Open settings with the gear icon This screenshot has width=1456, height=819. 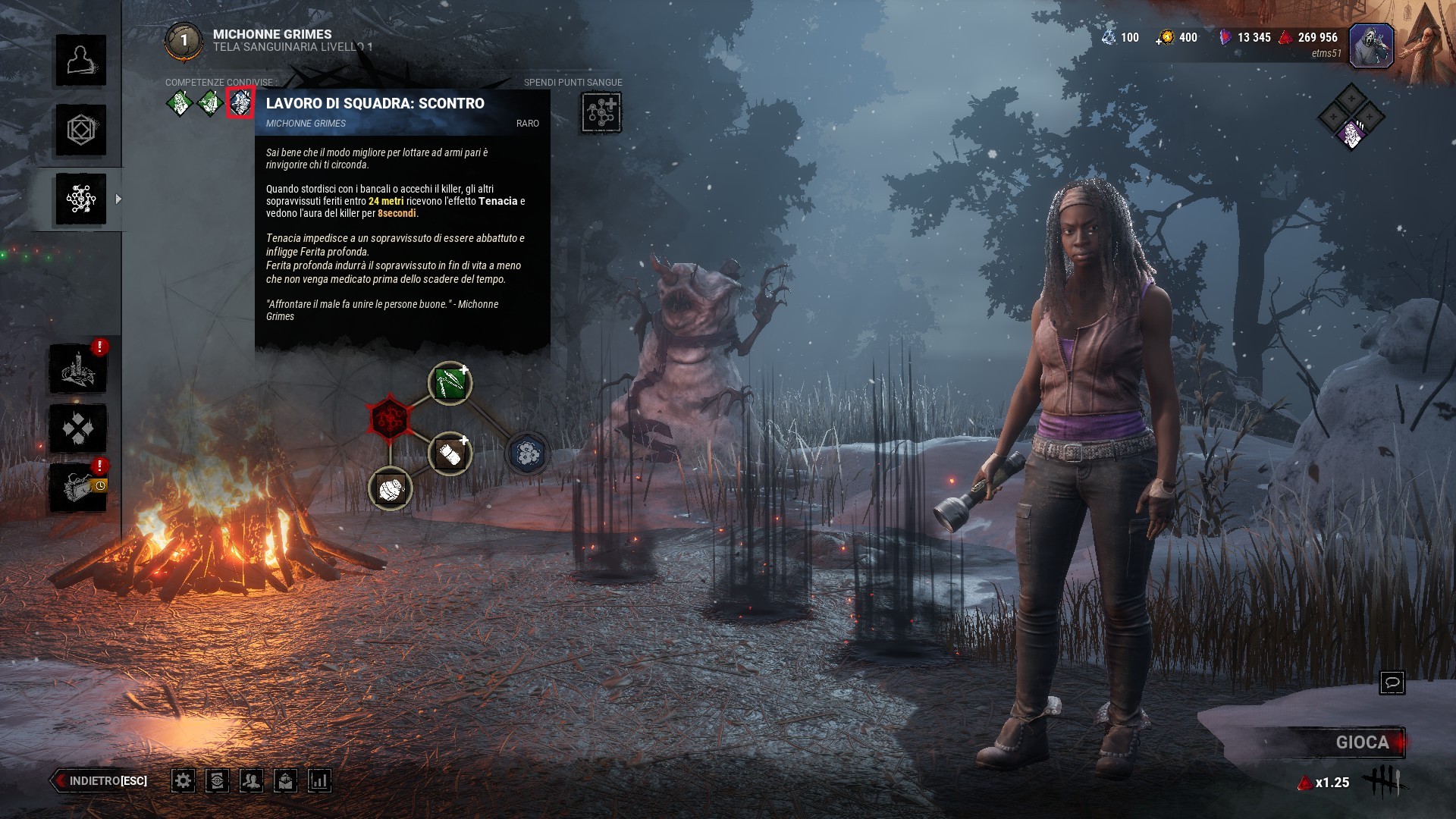183,780
